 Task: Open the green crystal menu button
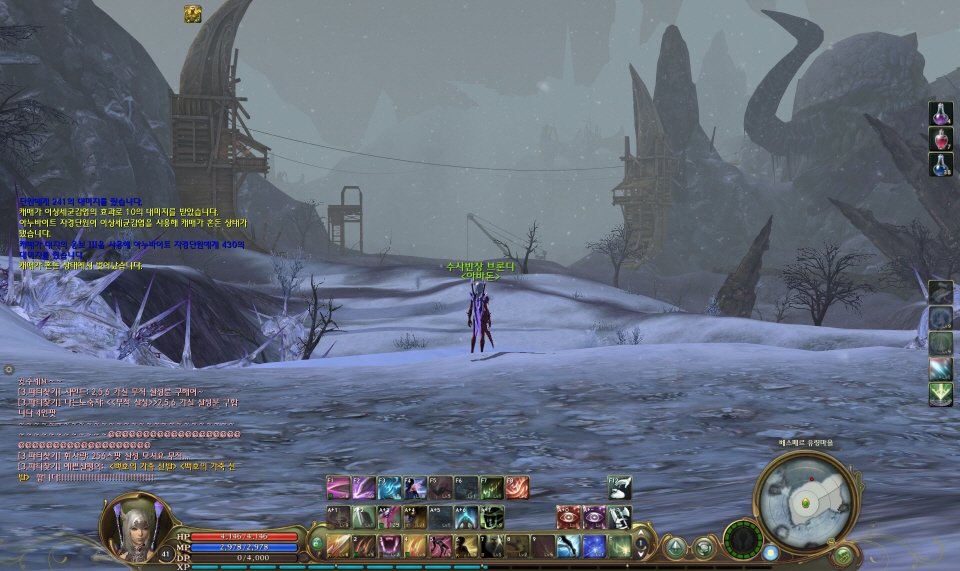(676, 547)
